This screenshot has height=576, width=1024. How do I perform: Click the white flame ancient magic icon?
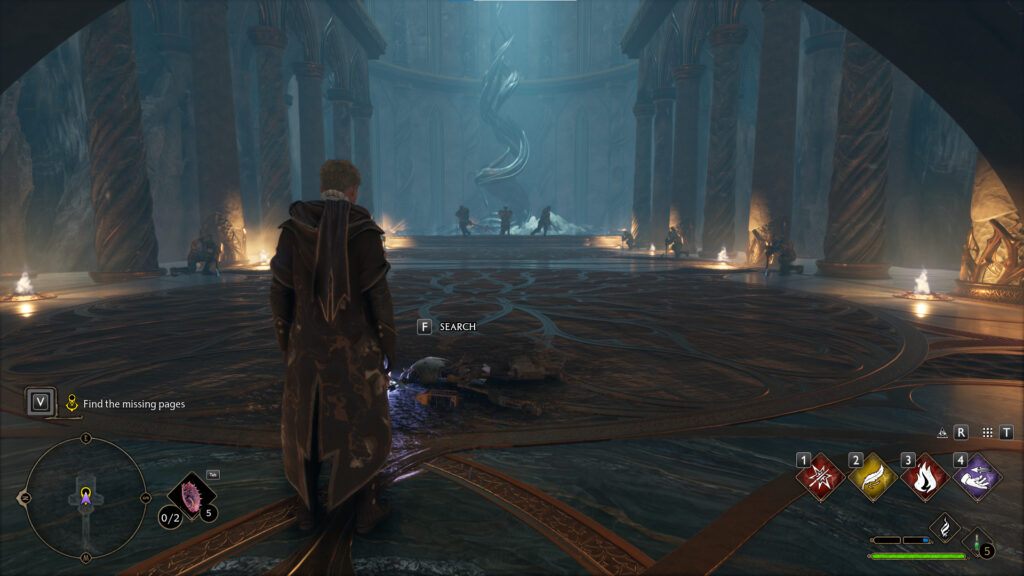pyautogui.click(x=944, y=527)
